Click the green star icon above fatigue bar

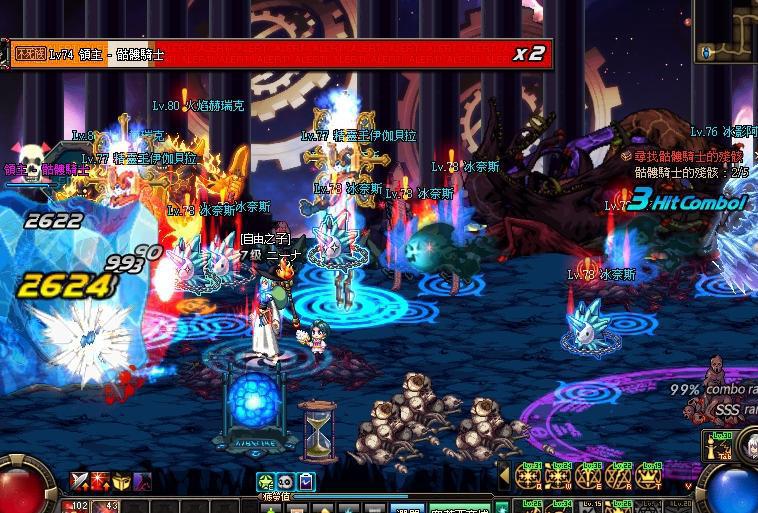[265, 482]
